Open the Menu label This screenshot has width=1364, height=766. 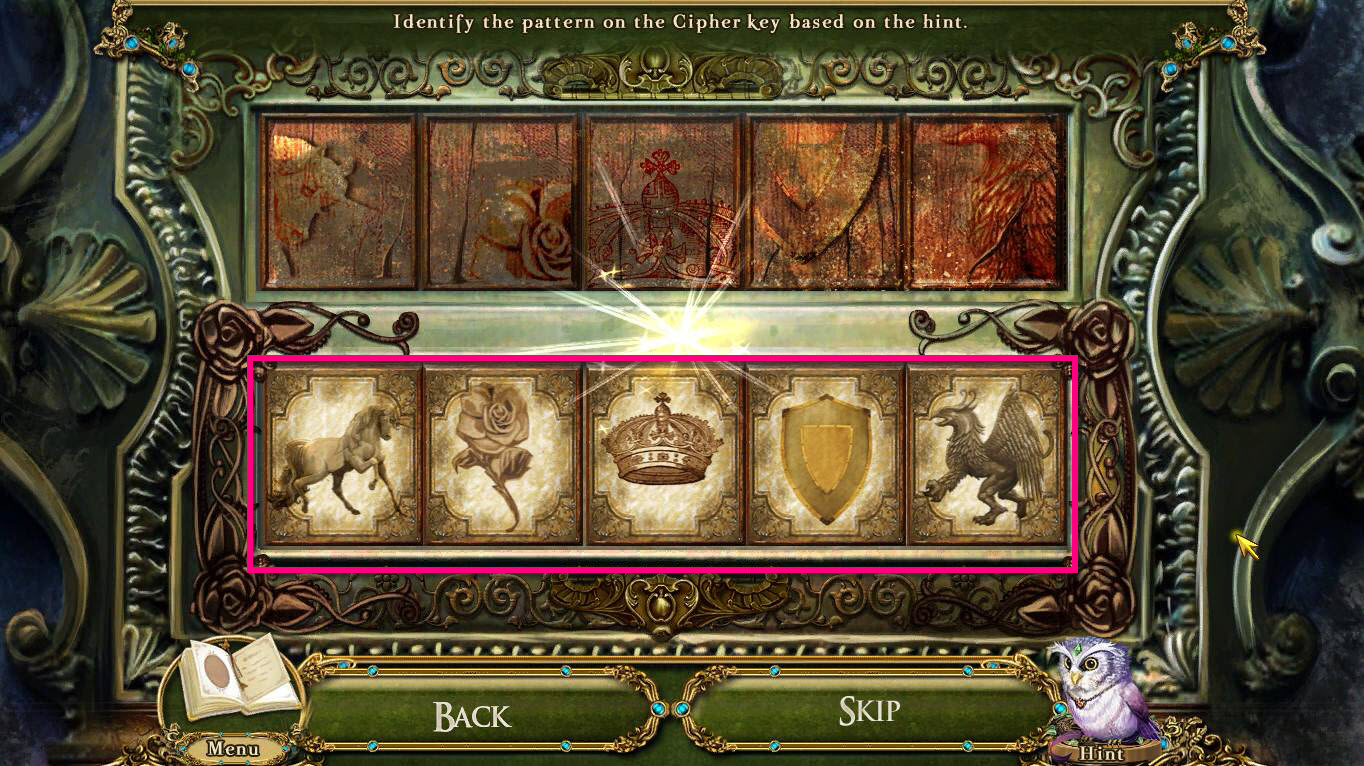(232, 748)
